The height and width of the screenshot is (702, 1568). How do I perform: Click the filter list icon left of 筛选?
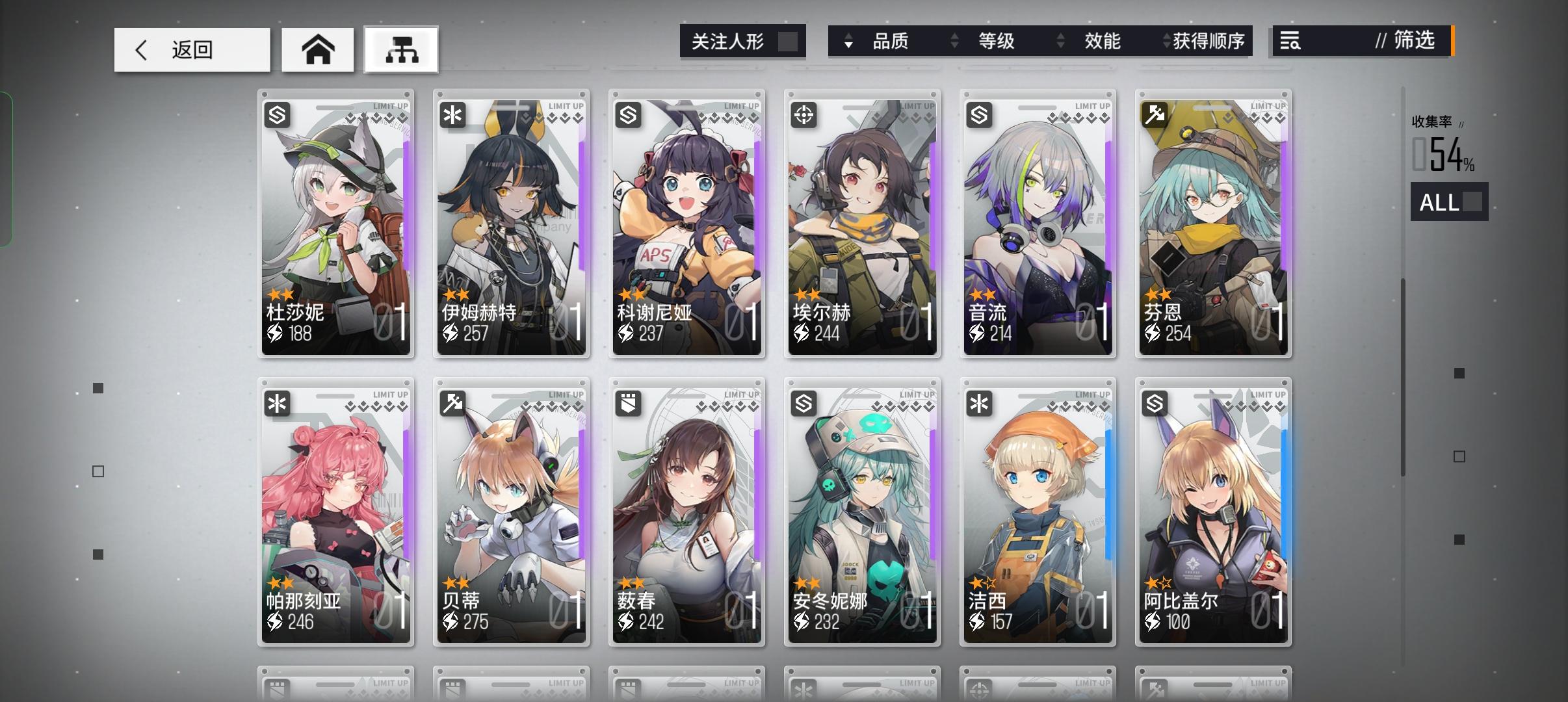[1292, 41]
